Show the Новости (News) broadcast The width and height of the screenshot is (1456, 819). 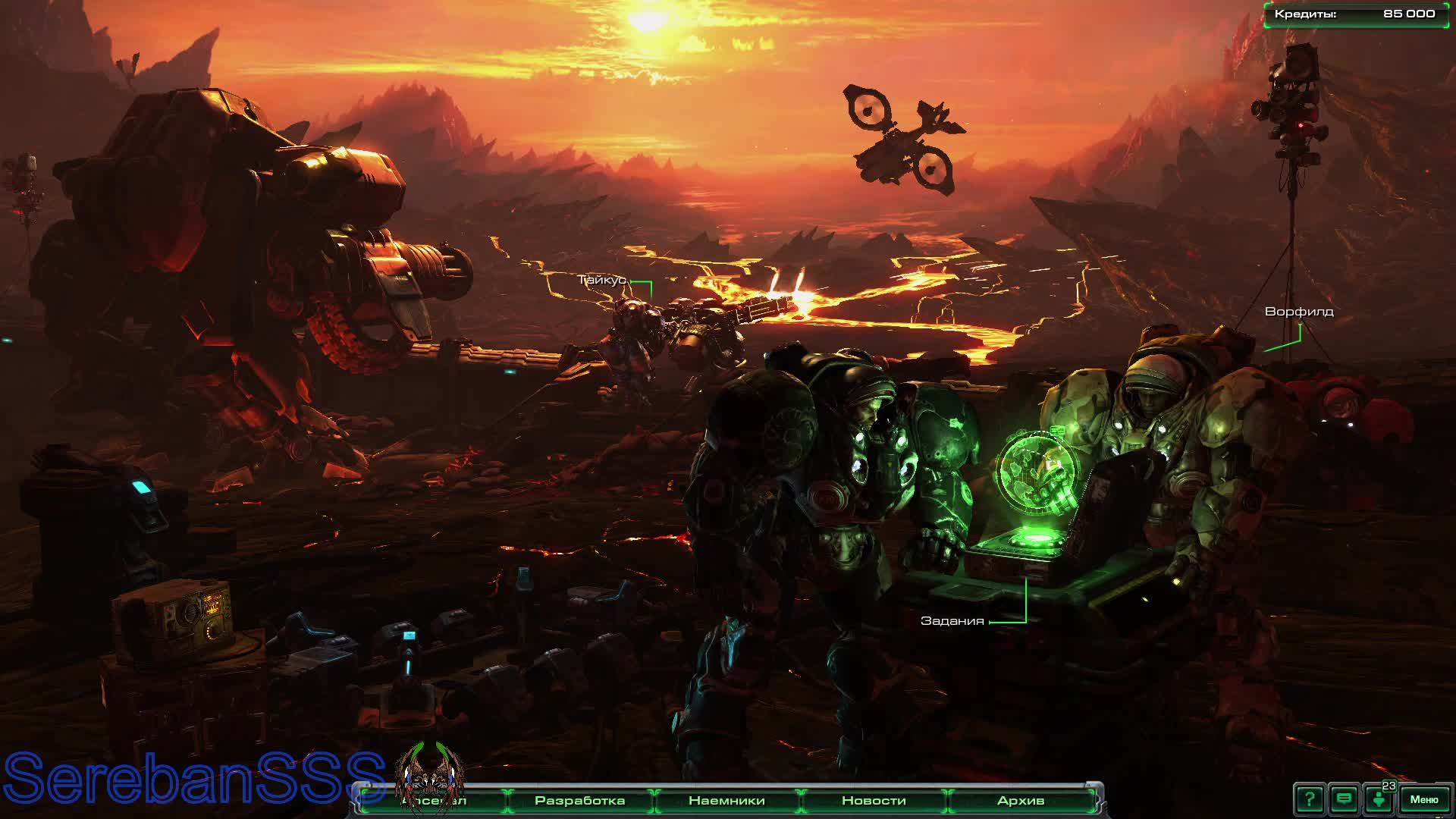[x=874, y=801]
